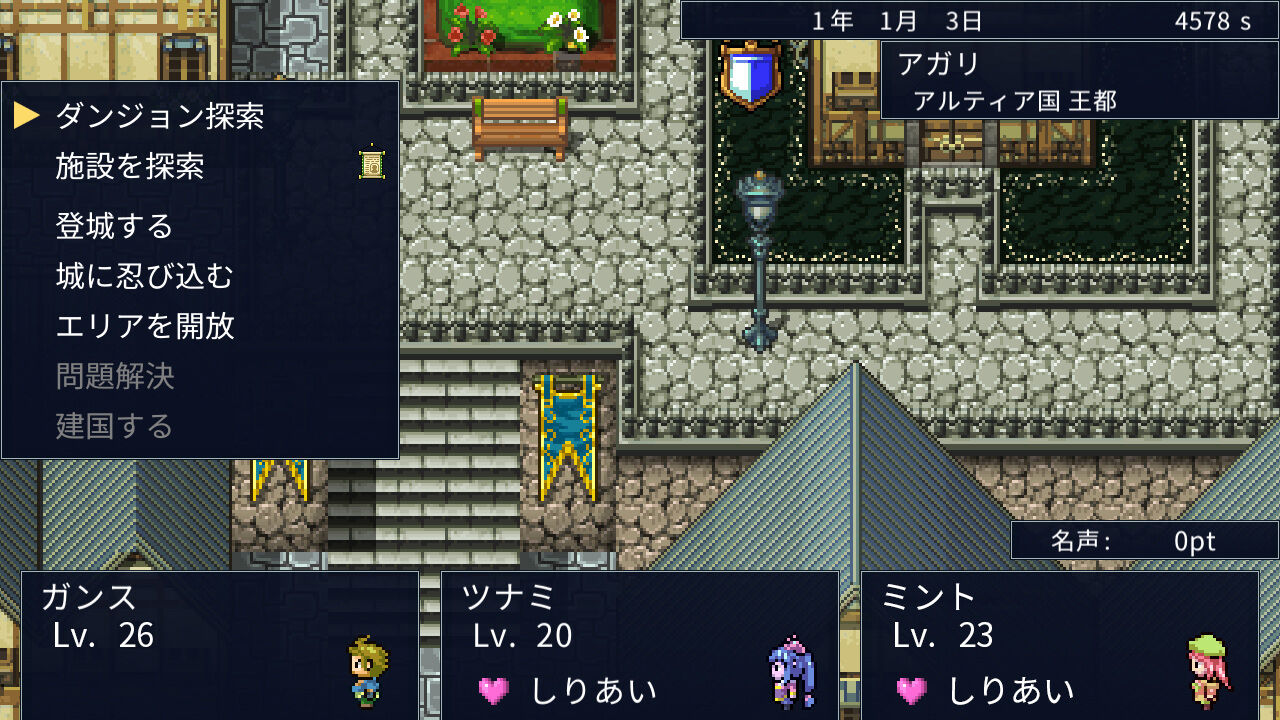Select the blue shield emblem near the date
Image resolution: width=1280 pixels, height=720 pixels.
tap(752, 76)
